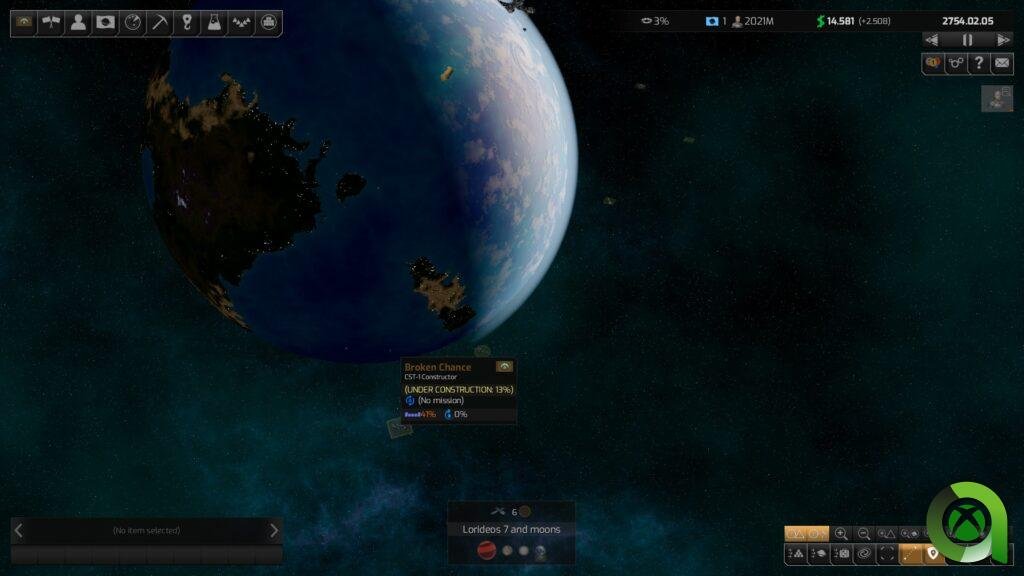Viewport: 1024px width, 576px height.
Task: Open the pickaxe mining panel
Action: 159,23
